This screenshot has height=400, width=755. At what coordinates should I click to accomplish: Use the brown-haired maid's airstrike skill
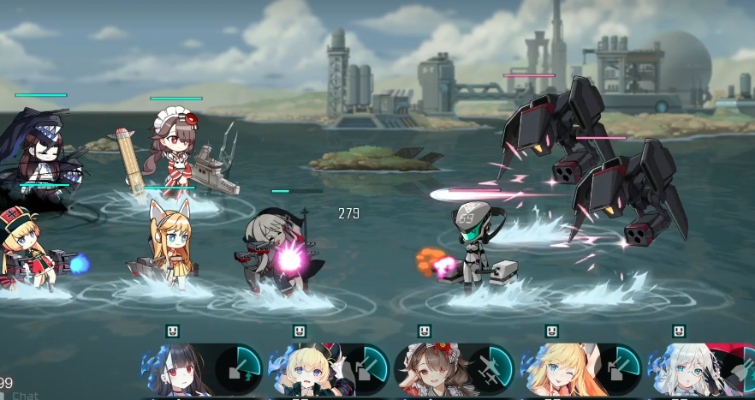(453, 370)
